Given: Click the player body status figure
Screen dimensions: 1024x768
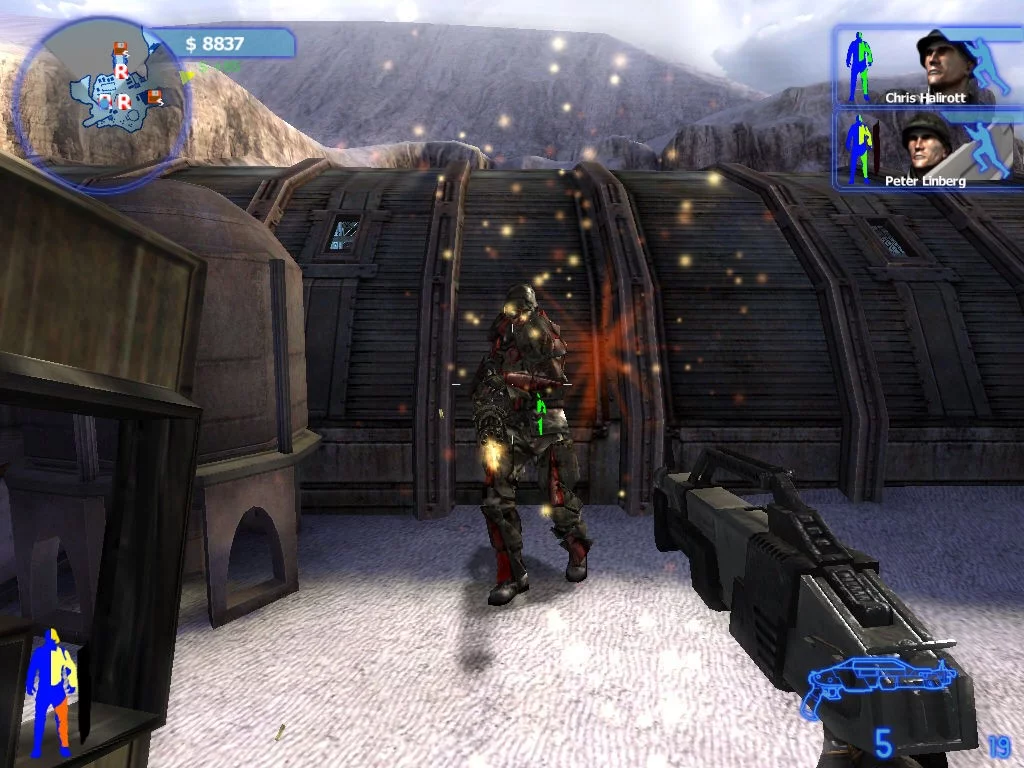Looking at the screenshot, I should pos(52,692).
